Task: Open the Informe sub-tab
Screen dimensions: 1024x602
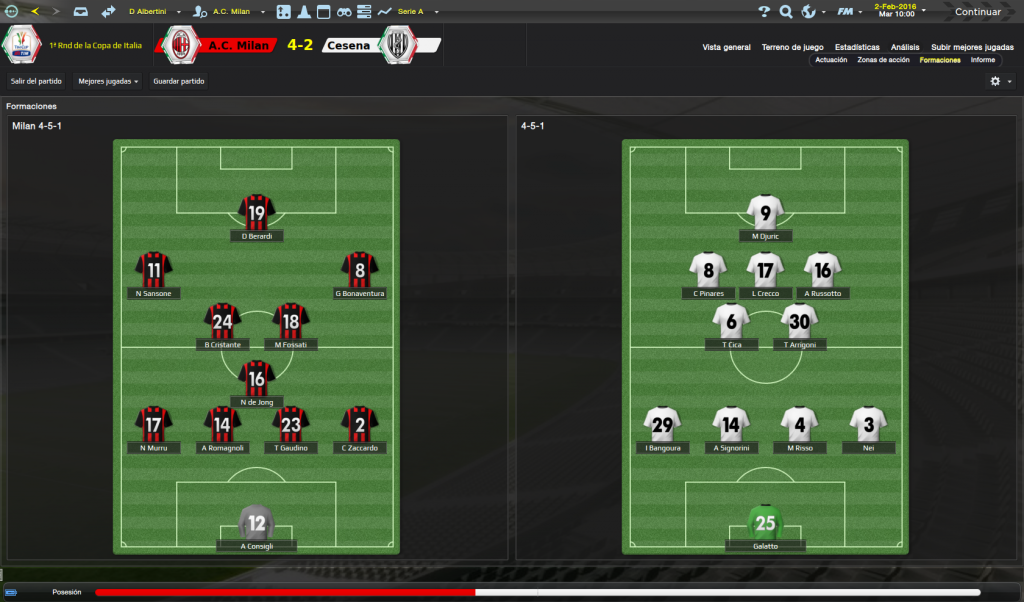Action: tap(983, 60)
